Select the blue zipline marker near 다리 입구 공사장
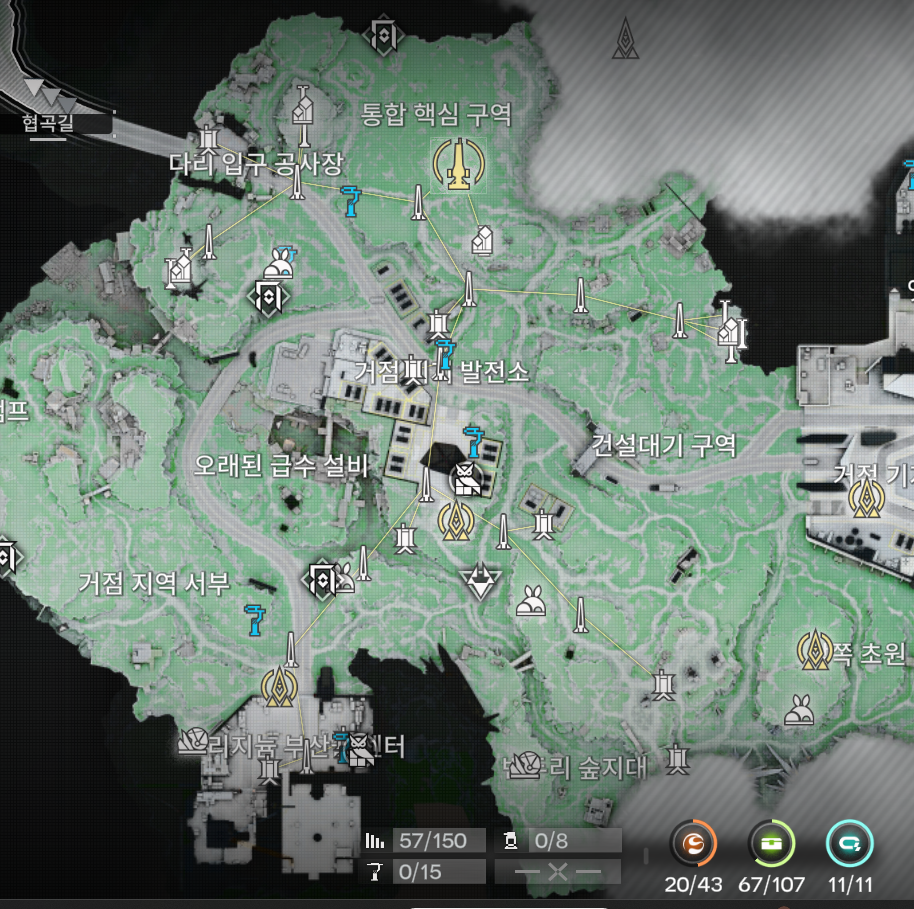The width and height of the screenshot is (914, 909). coord(350,200)
